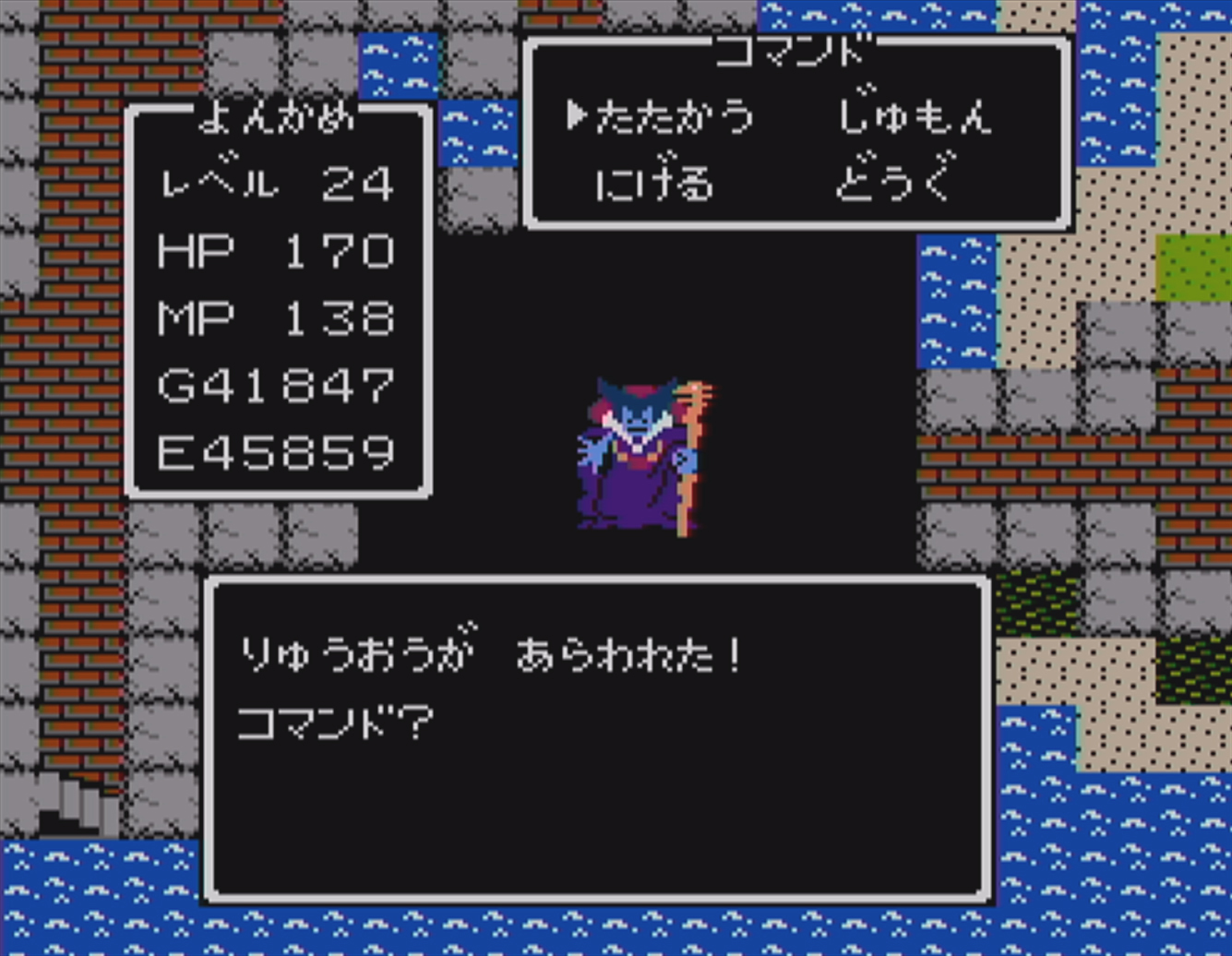The width and height of the screenshot is (1232, 956).
Task: Click the レベル 24 stat line
Action: [x=277, y=183]
